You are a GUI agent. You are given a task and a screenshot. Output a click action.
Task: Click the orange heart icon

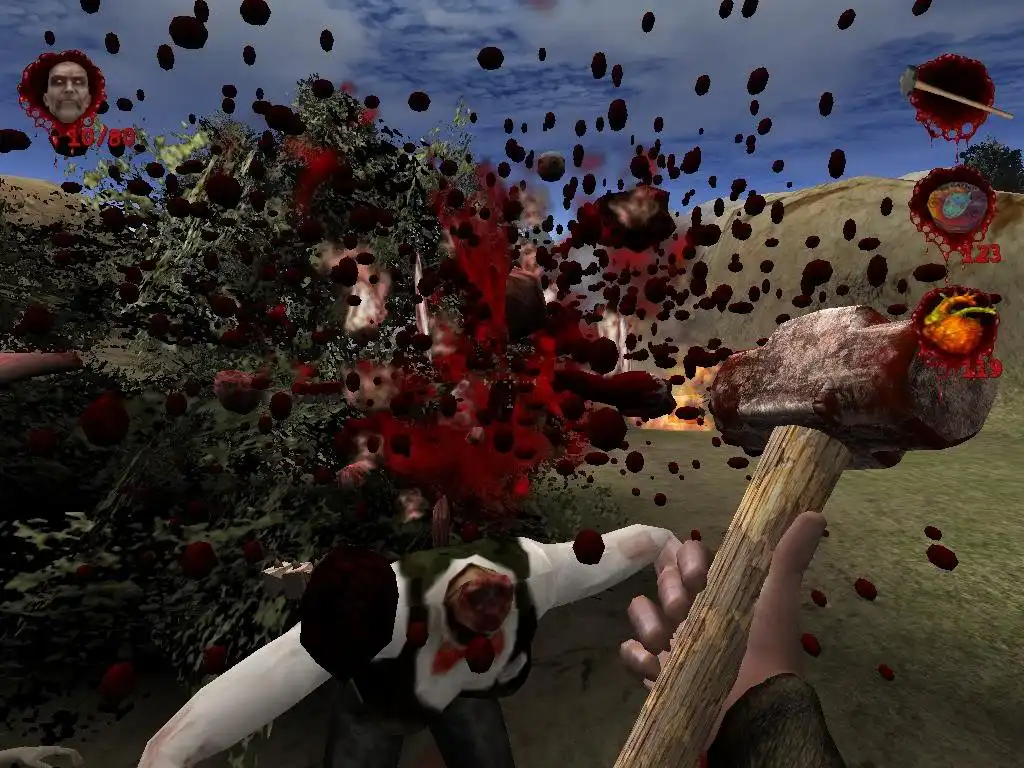click(955, 326)
